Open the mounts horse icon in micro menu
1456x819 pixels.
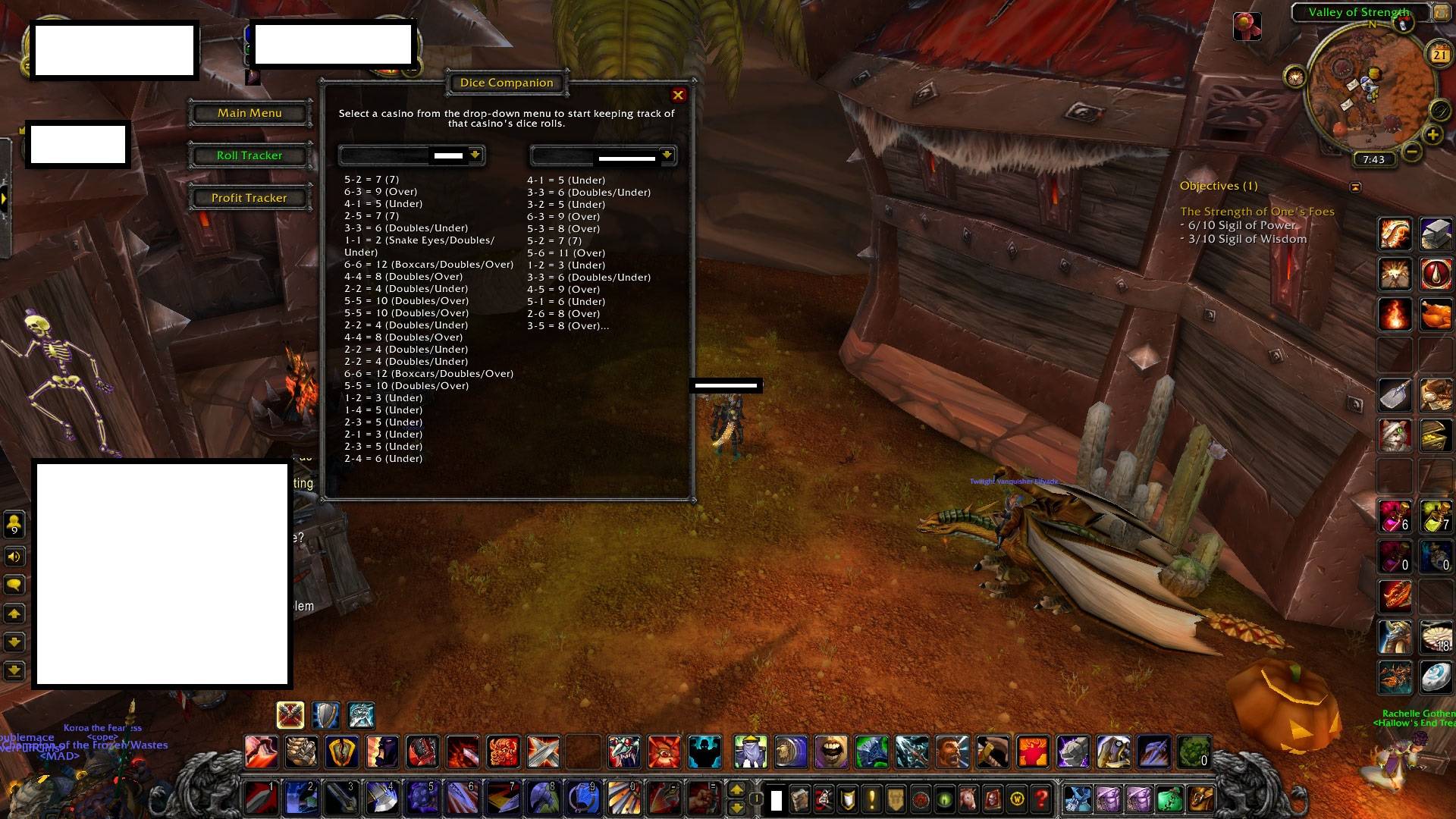[x=968, y=799]
